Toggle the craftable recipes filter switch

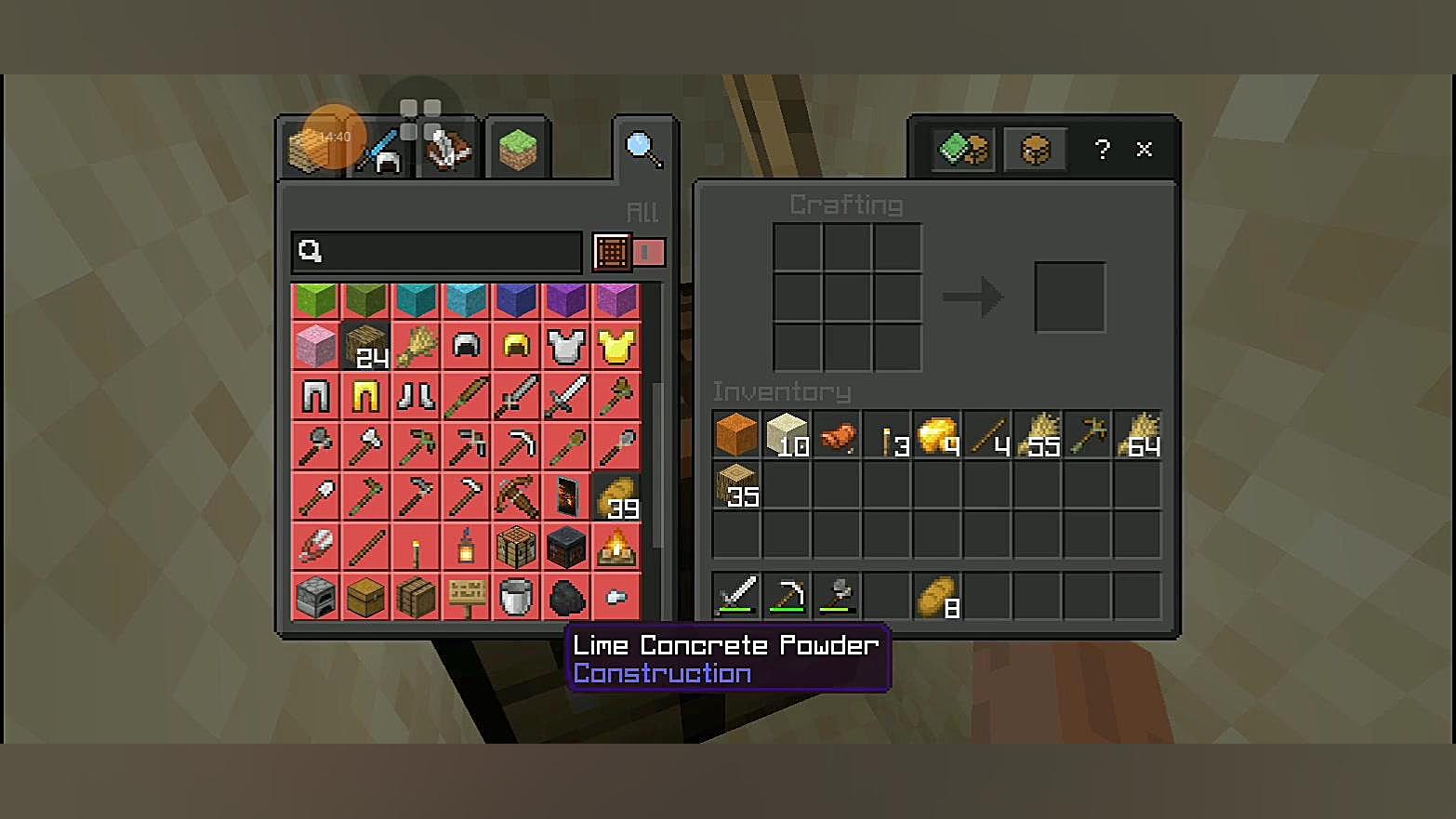click(x=649, y=252)
